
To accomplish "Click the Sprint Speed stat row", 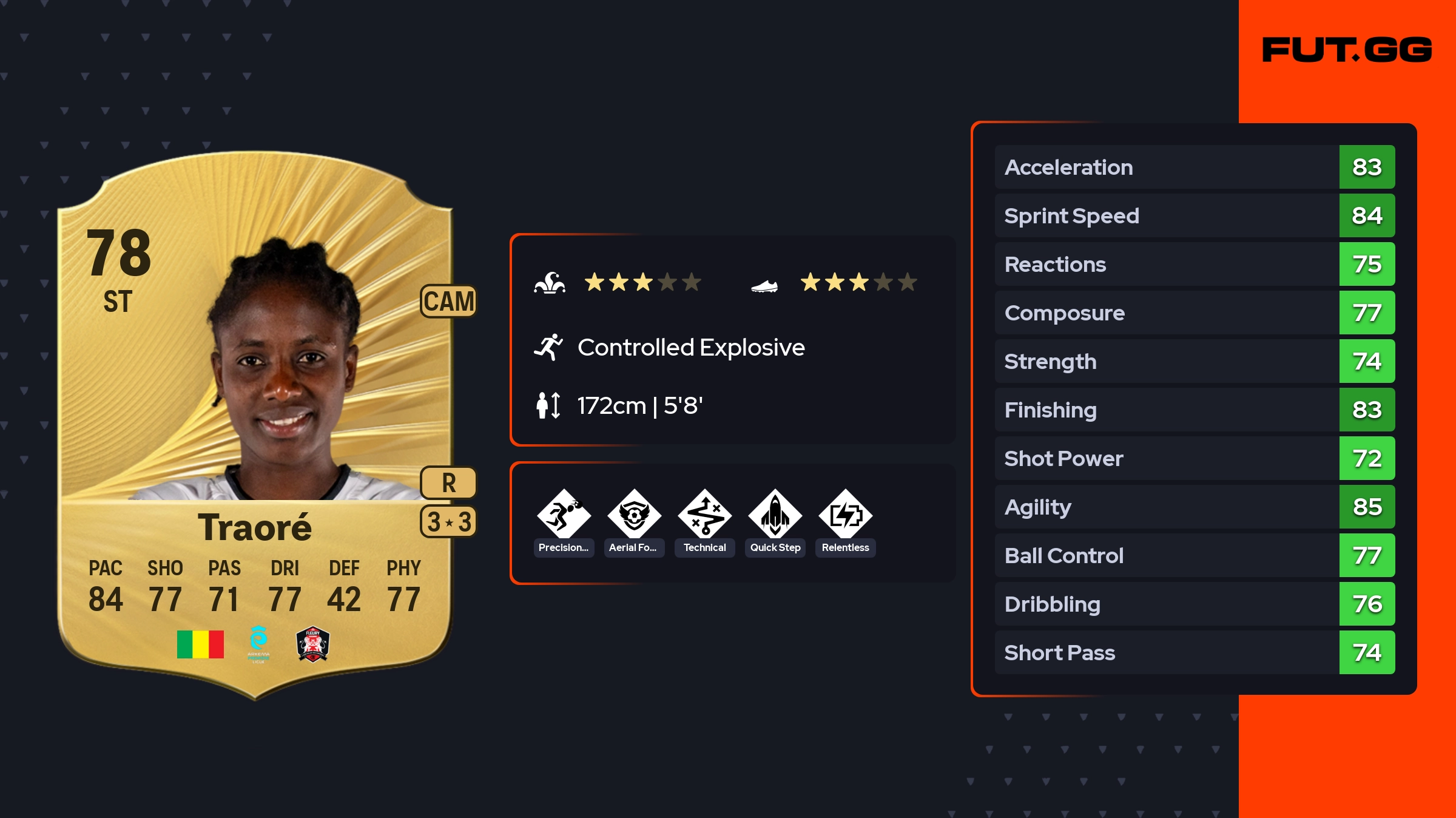I will coord(1194,215).
